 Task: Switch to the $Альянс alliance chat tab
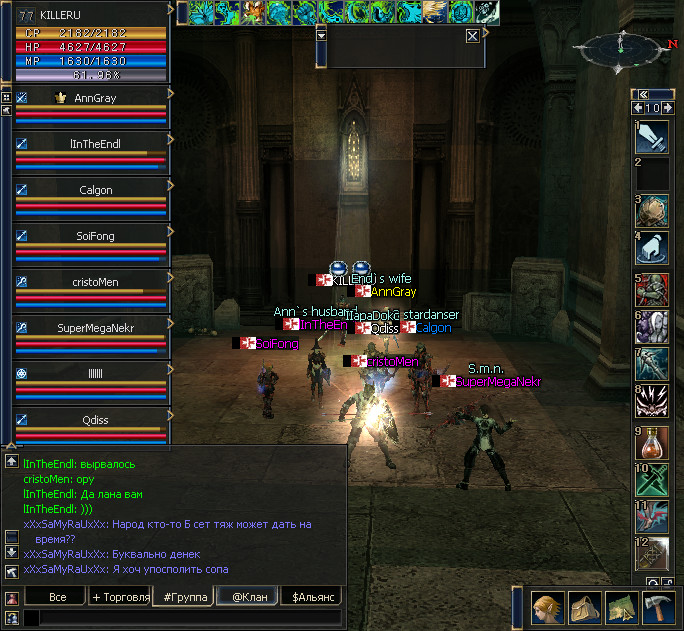tap(311, 597)
